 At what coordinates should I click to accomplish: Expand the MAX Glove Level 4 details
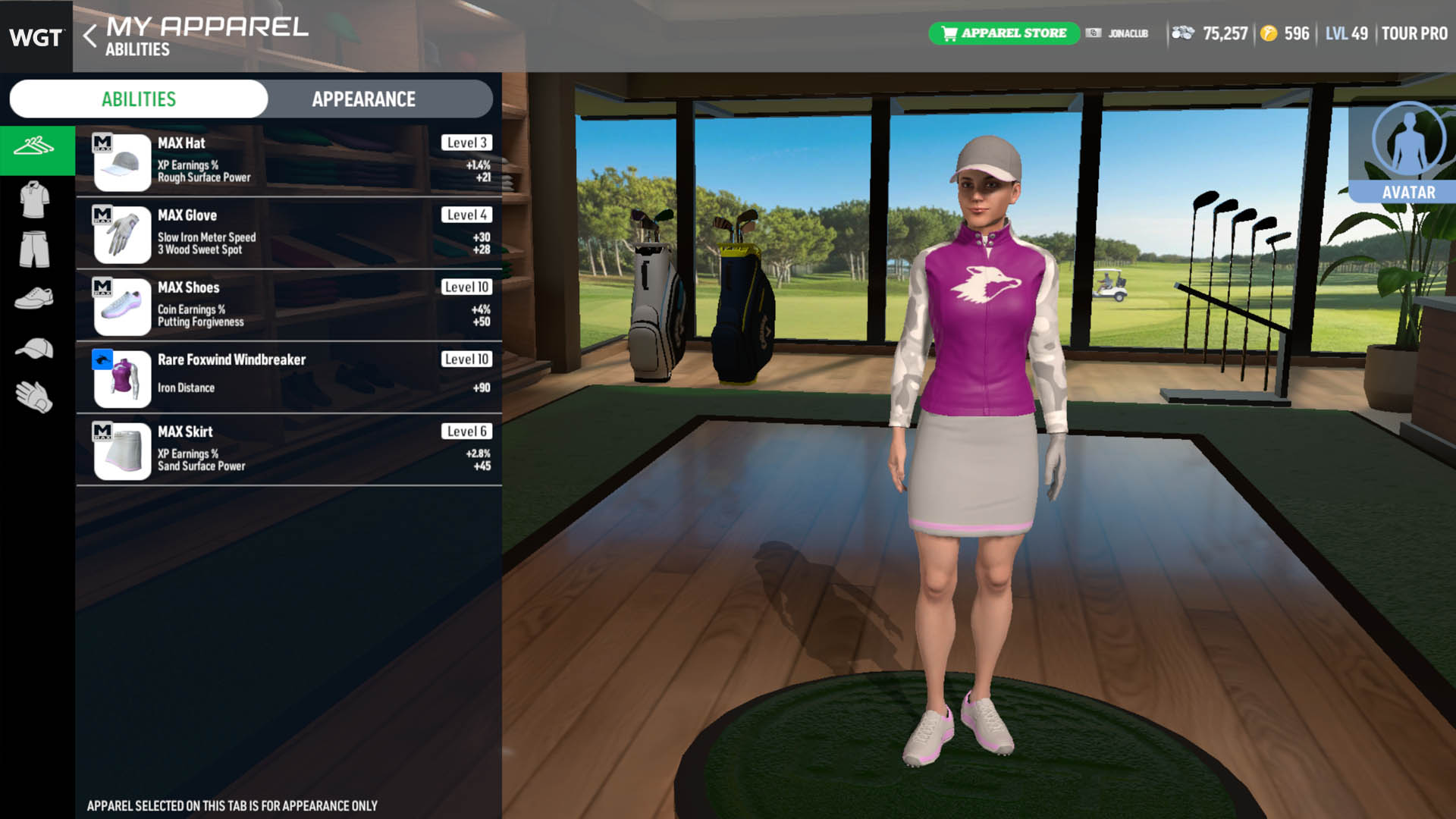click(x=288, y=233)
